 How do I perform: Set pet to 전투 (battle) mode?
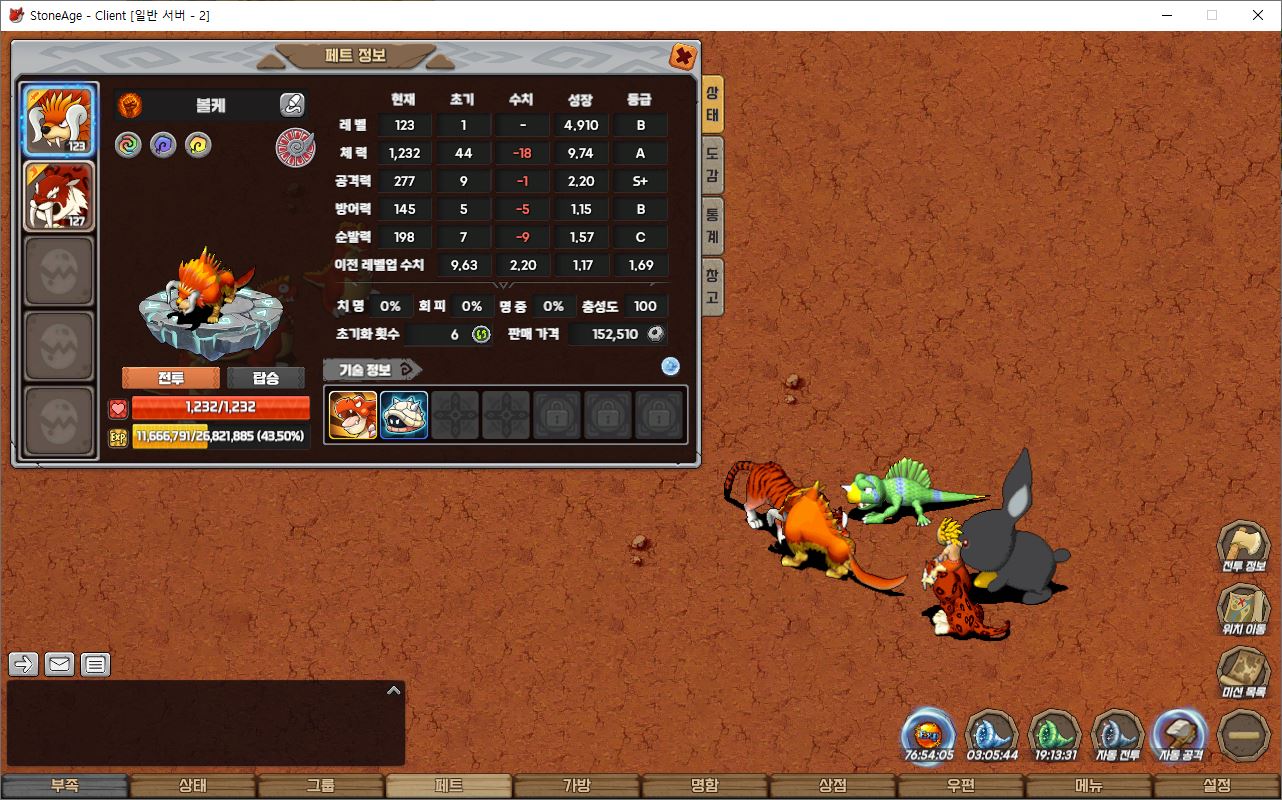point(171,378)
